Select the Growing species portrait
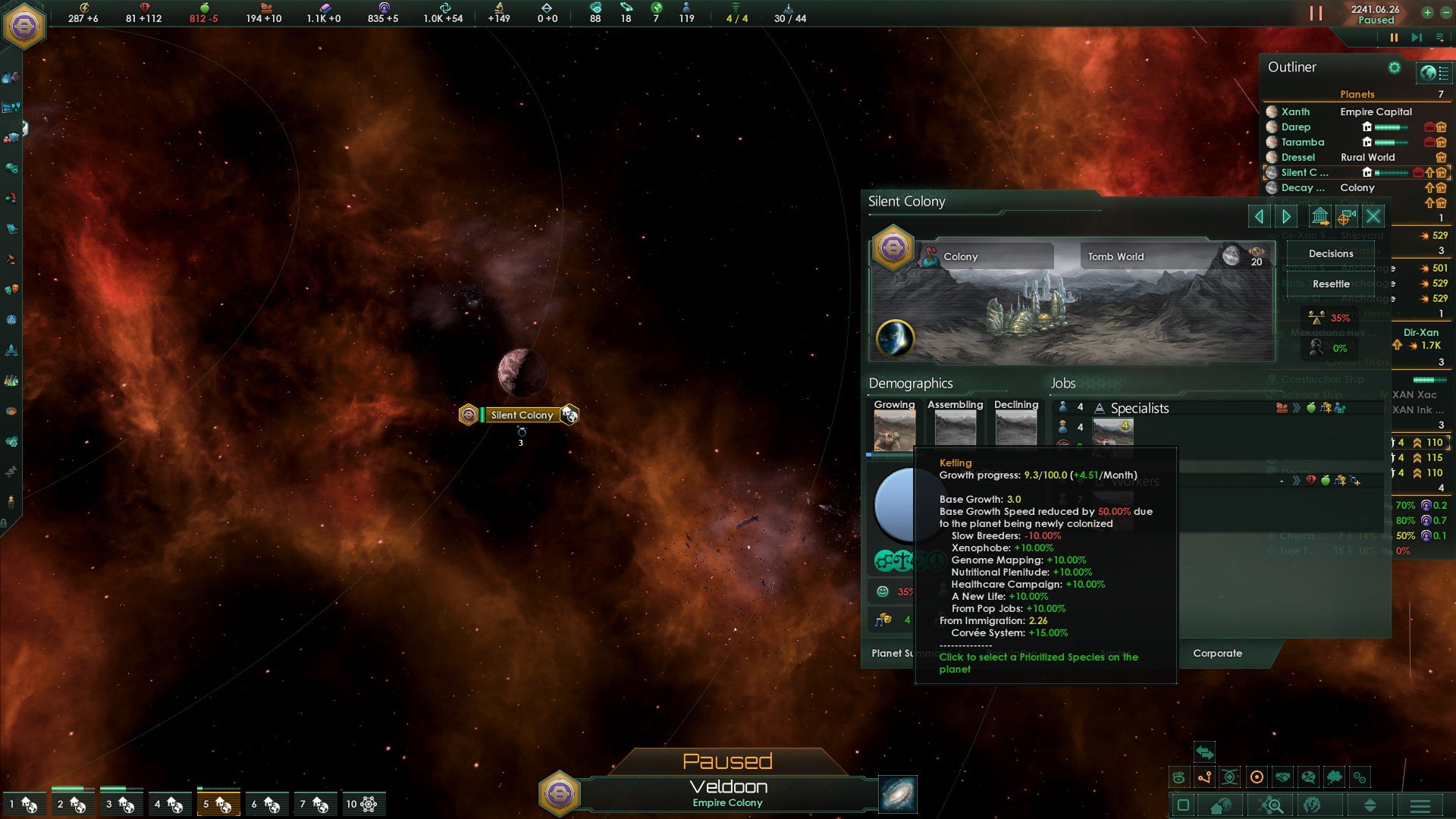 (894, 429)
